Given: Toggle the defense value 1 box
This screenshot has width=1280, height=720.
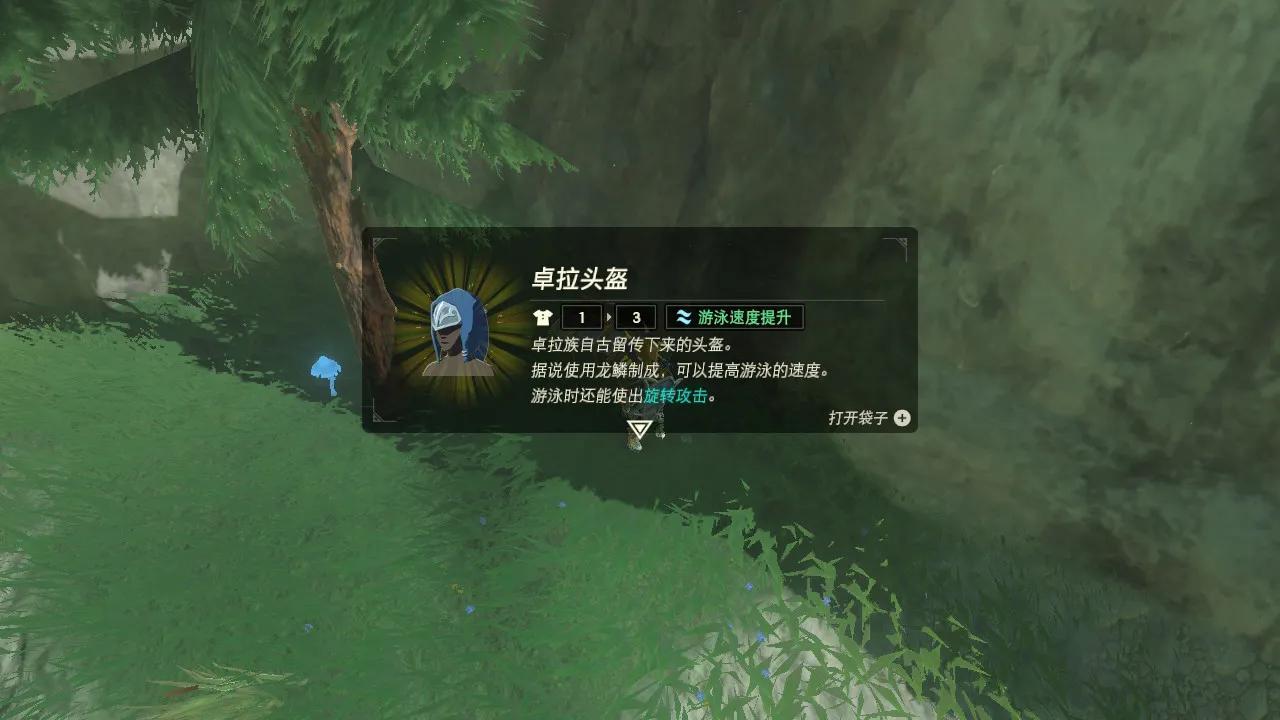Looking at the screenshot, I should pyautogui.click(x=582, y=318).
